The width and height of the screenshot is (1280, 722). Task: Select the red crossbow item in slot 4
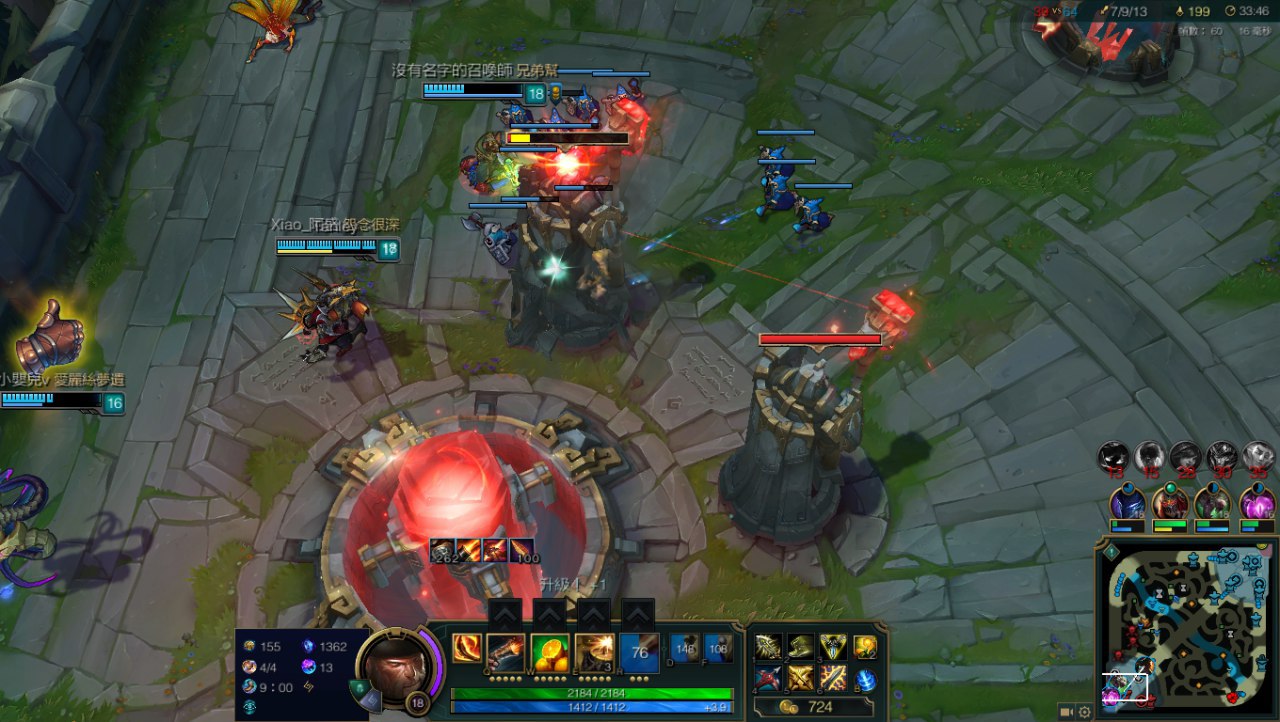tap(768, 679)
